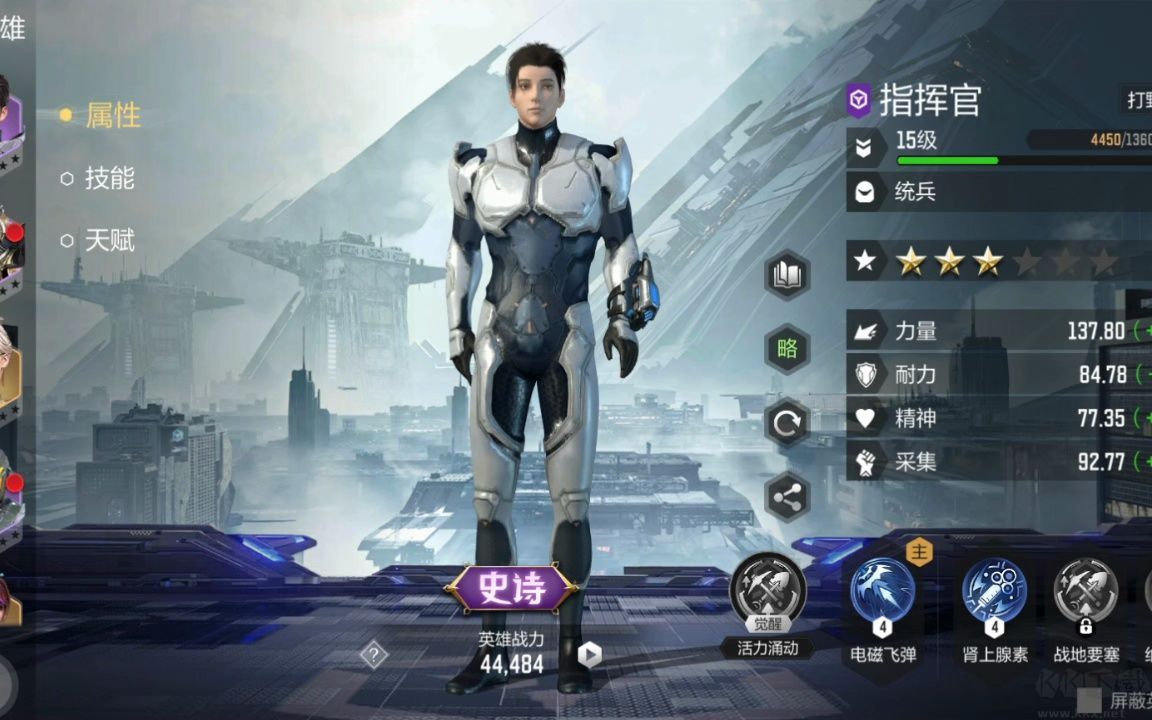Open the book icon hero lore
This screenshot has height=720, width=1152.
click(x=787, y=275)
